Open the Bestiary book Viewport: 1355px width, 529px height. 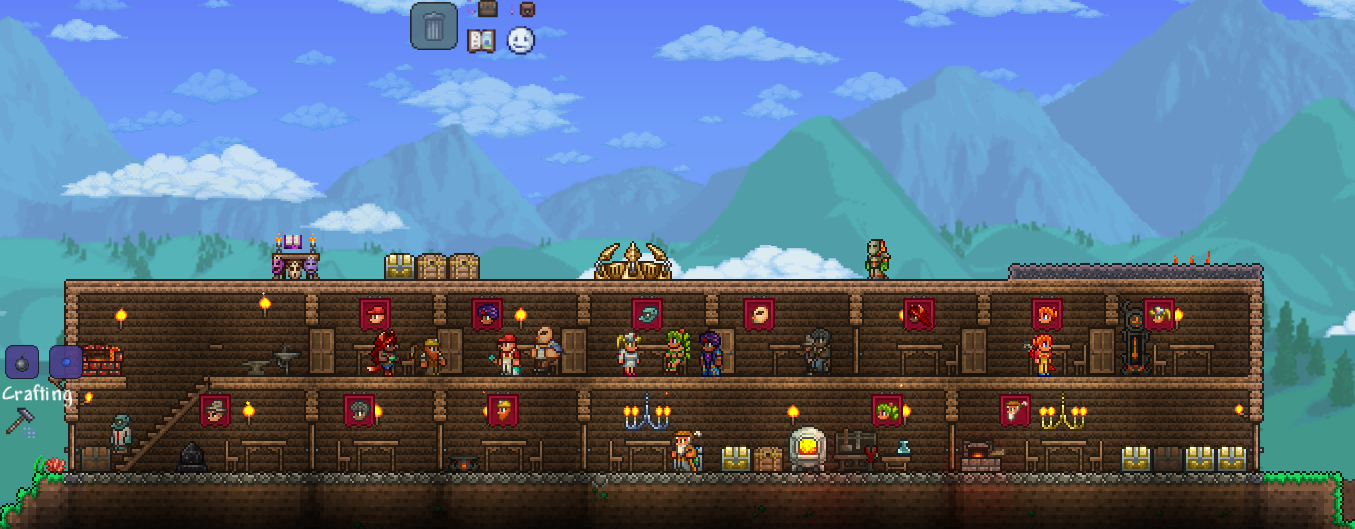482,41
